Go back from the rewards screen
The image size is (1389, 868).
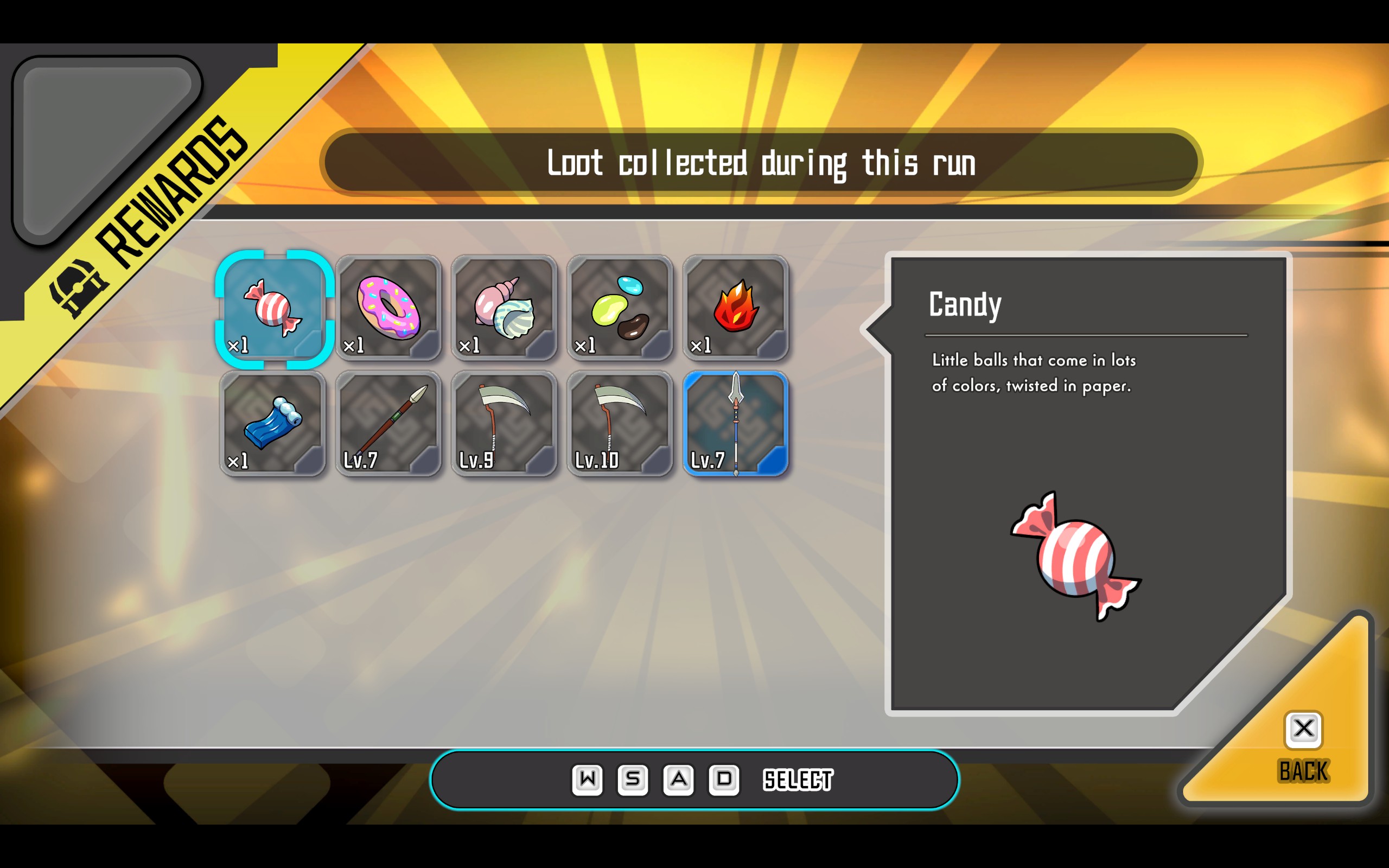[1303, 746]
